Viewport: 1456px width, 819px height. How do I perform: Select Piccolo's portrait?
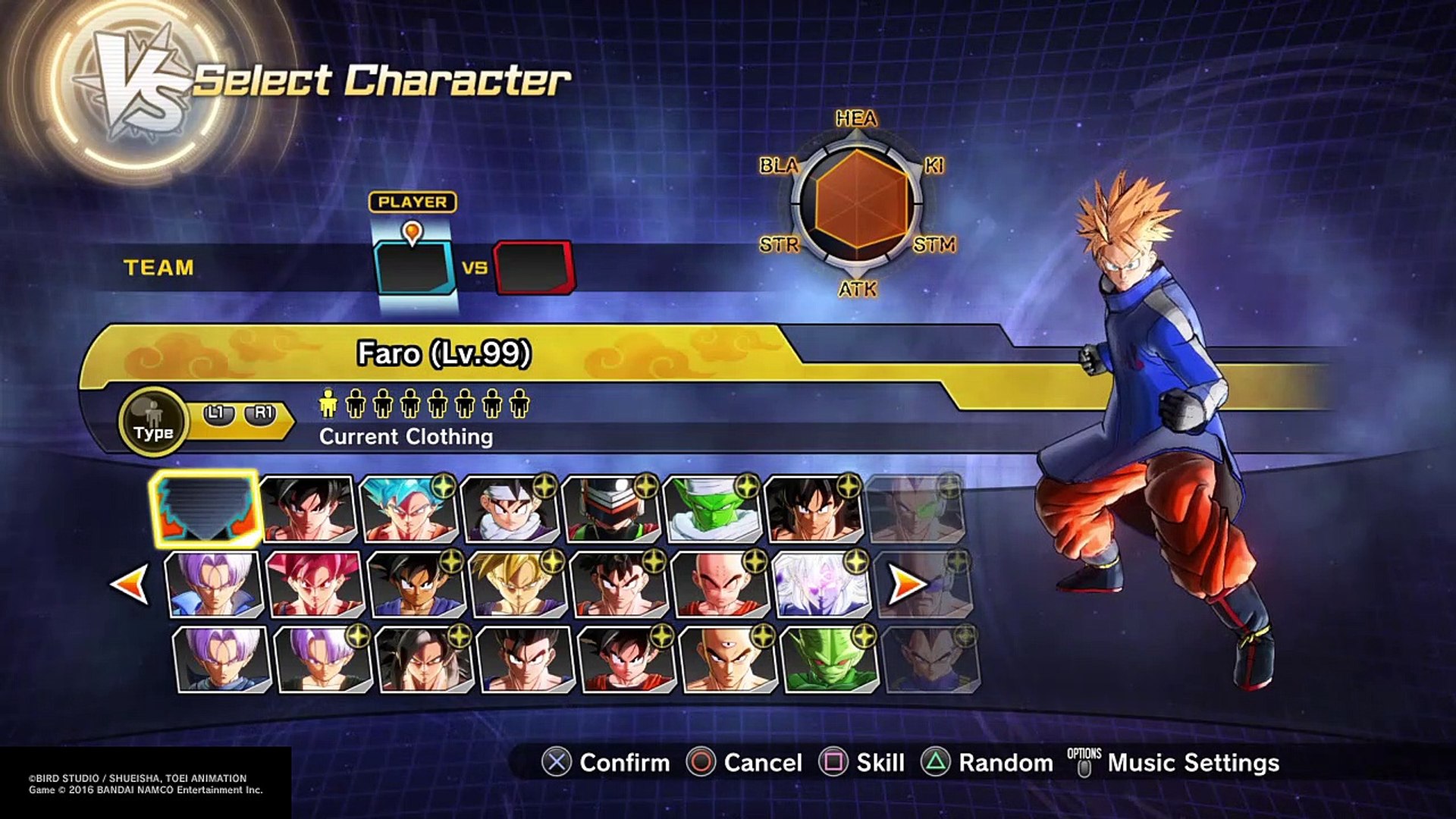point(712,509)
